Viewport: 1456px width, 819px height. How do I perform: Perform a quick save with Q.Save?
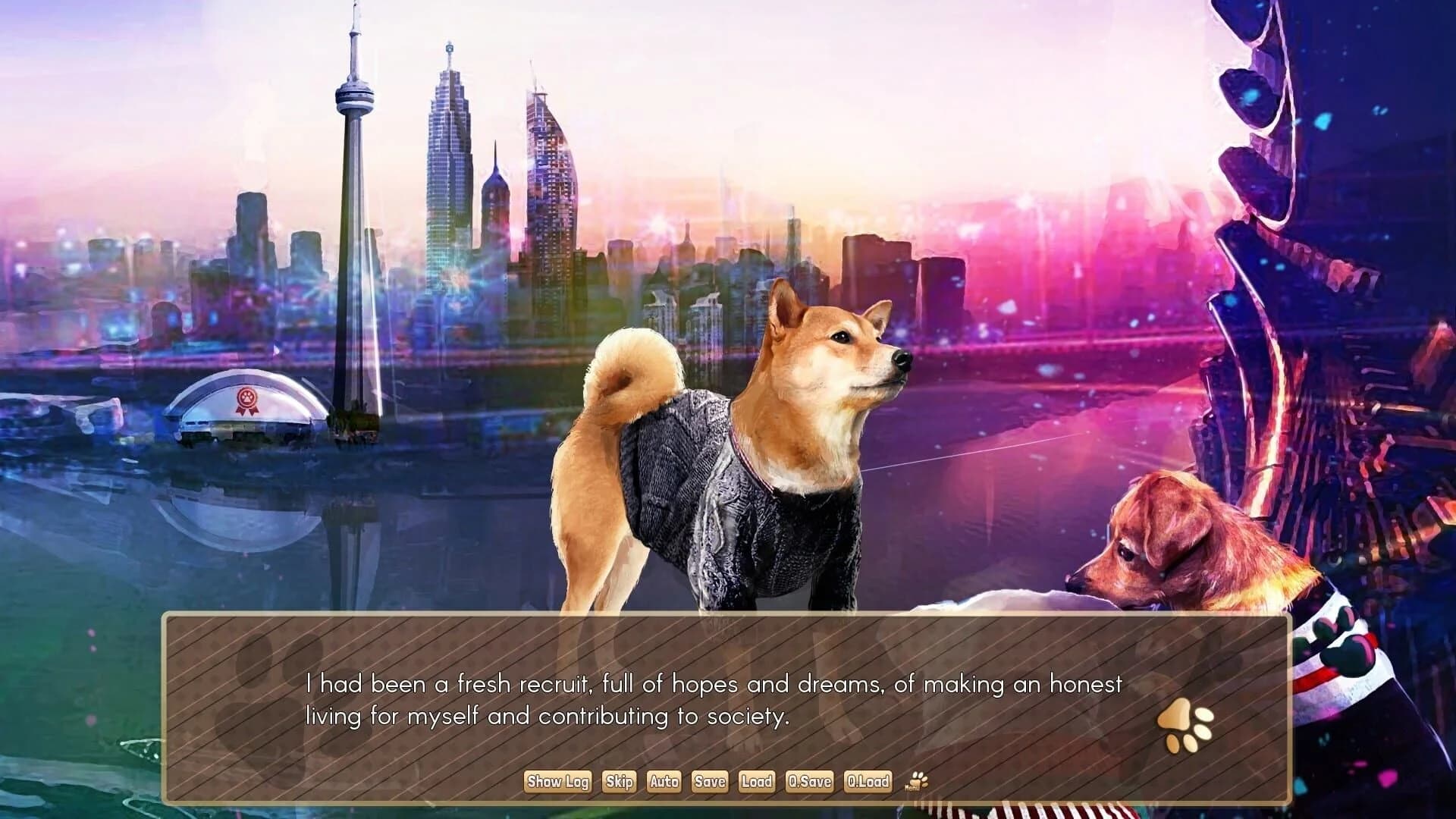point(810,781)
